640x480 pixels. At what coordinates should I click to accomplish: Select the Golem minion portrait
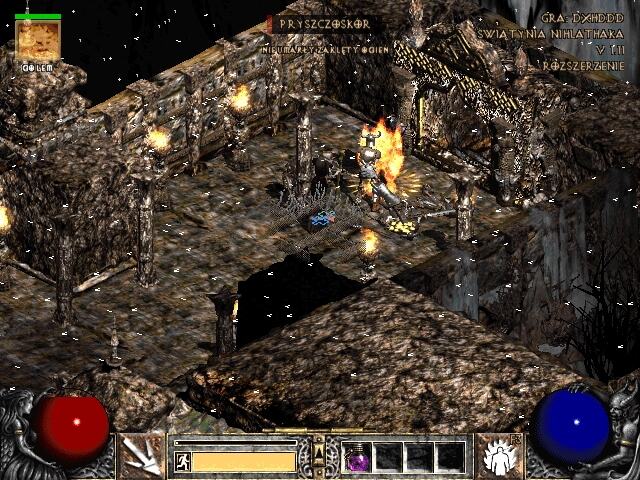coord(38,41)
